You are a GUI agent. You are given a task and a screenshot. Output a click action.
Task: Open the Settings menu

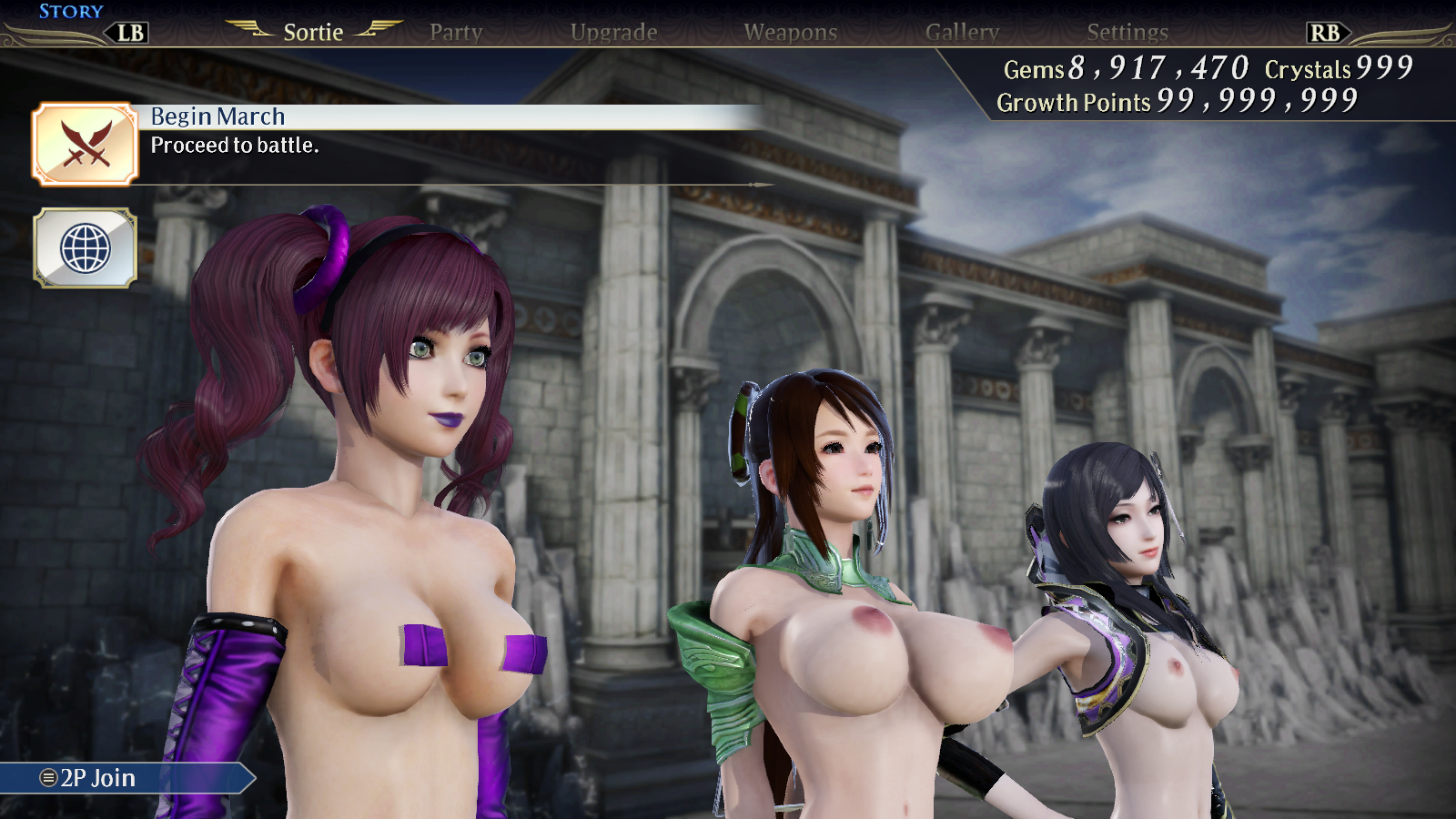(x=1127, y=32)
